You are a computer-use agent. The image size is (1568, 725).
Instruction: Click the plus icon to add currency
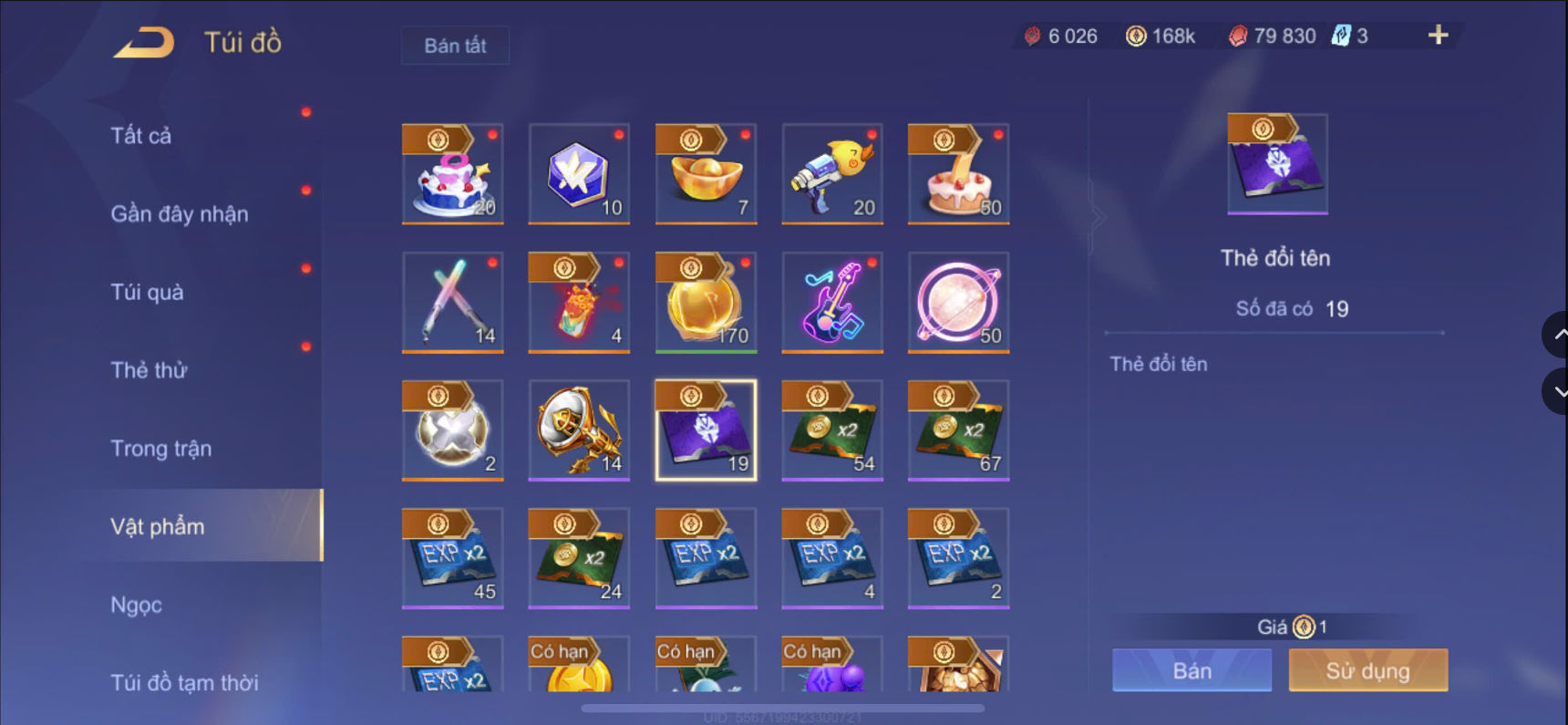click(x=1438, y=36)
